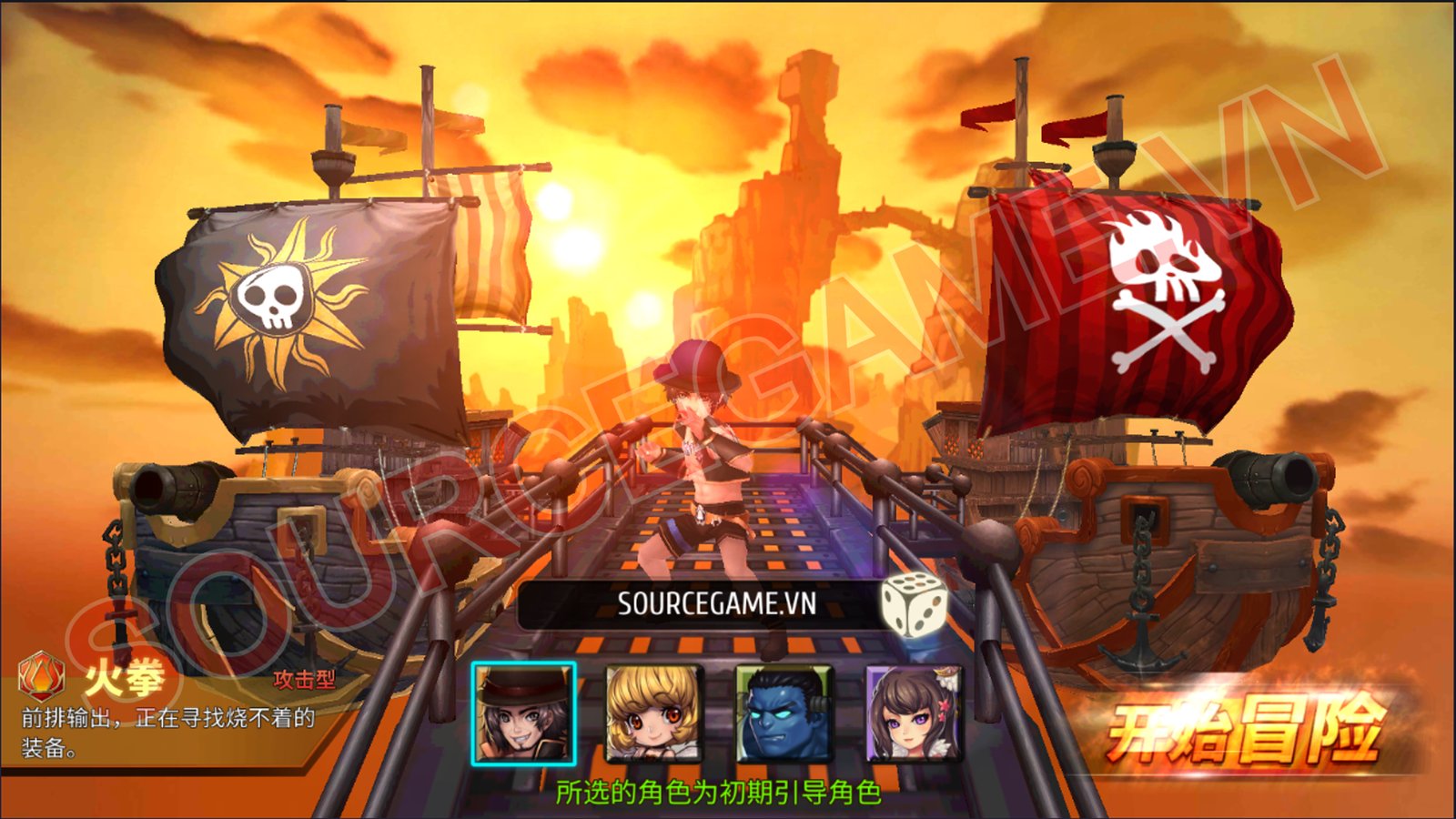Pick the blue-skinned brute portrait
This screenshot has width=1456, height=819.
coord(784,714)
